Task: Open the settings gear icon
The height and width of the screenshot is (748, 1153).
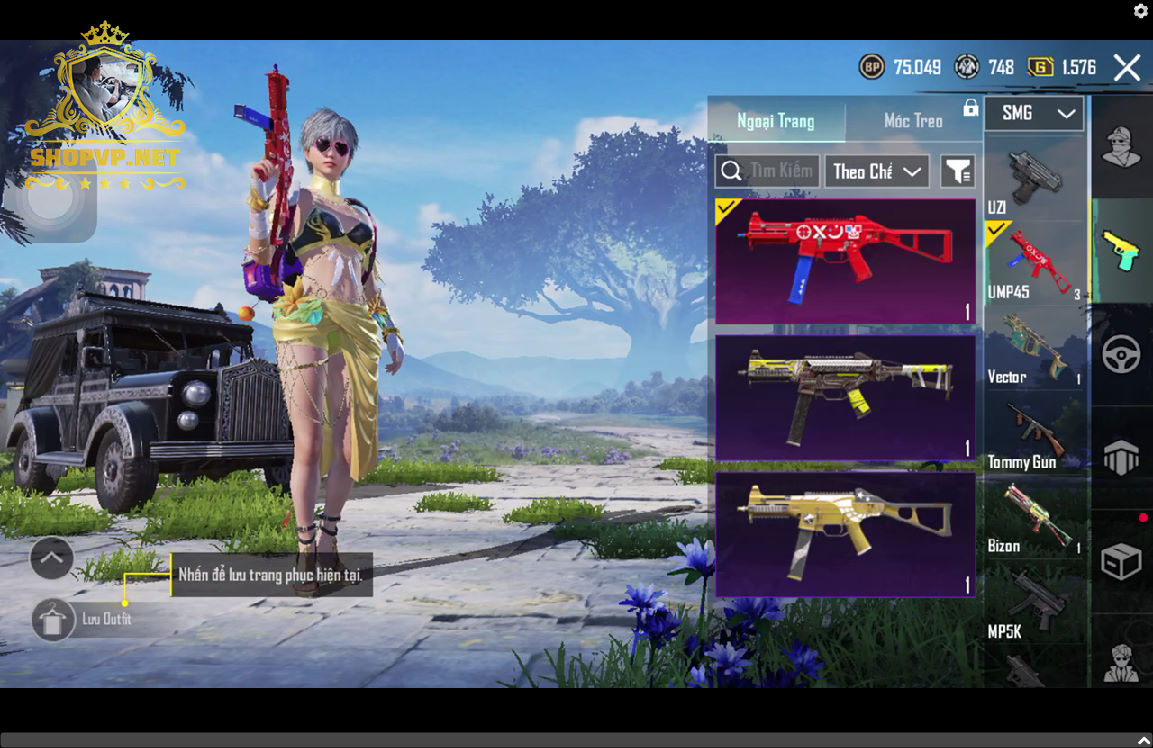Action: coord(1141,11)
